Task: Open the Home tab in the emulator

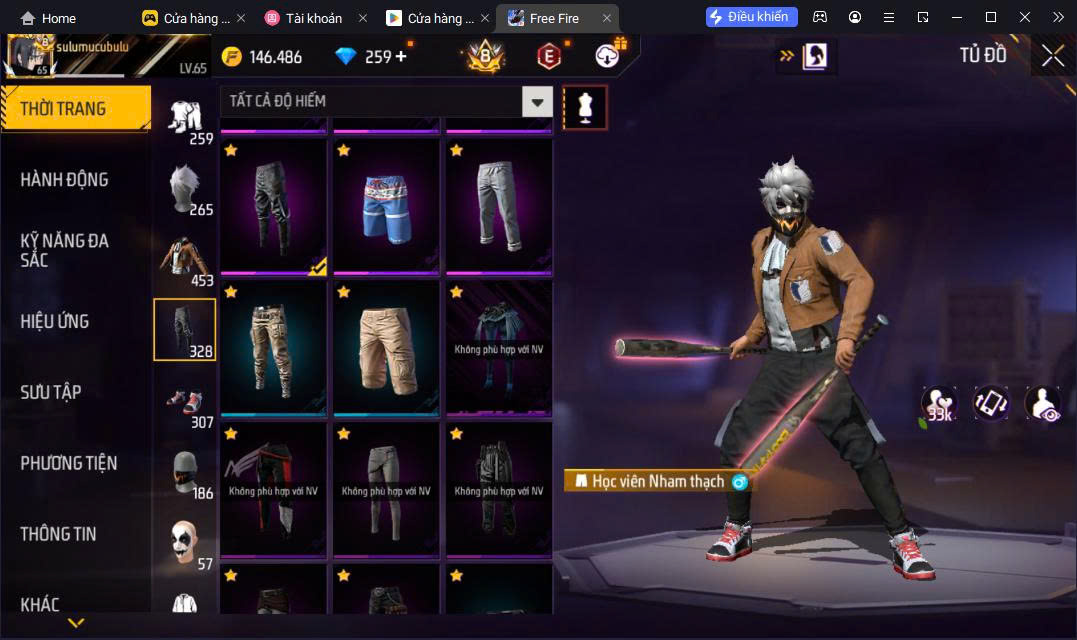Action: (48, 18)
